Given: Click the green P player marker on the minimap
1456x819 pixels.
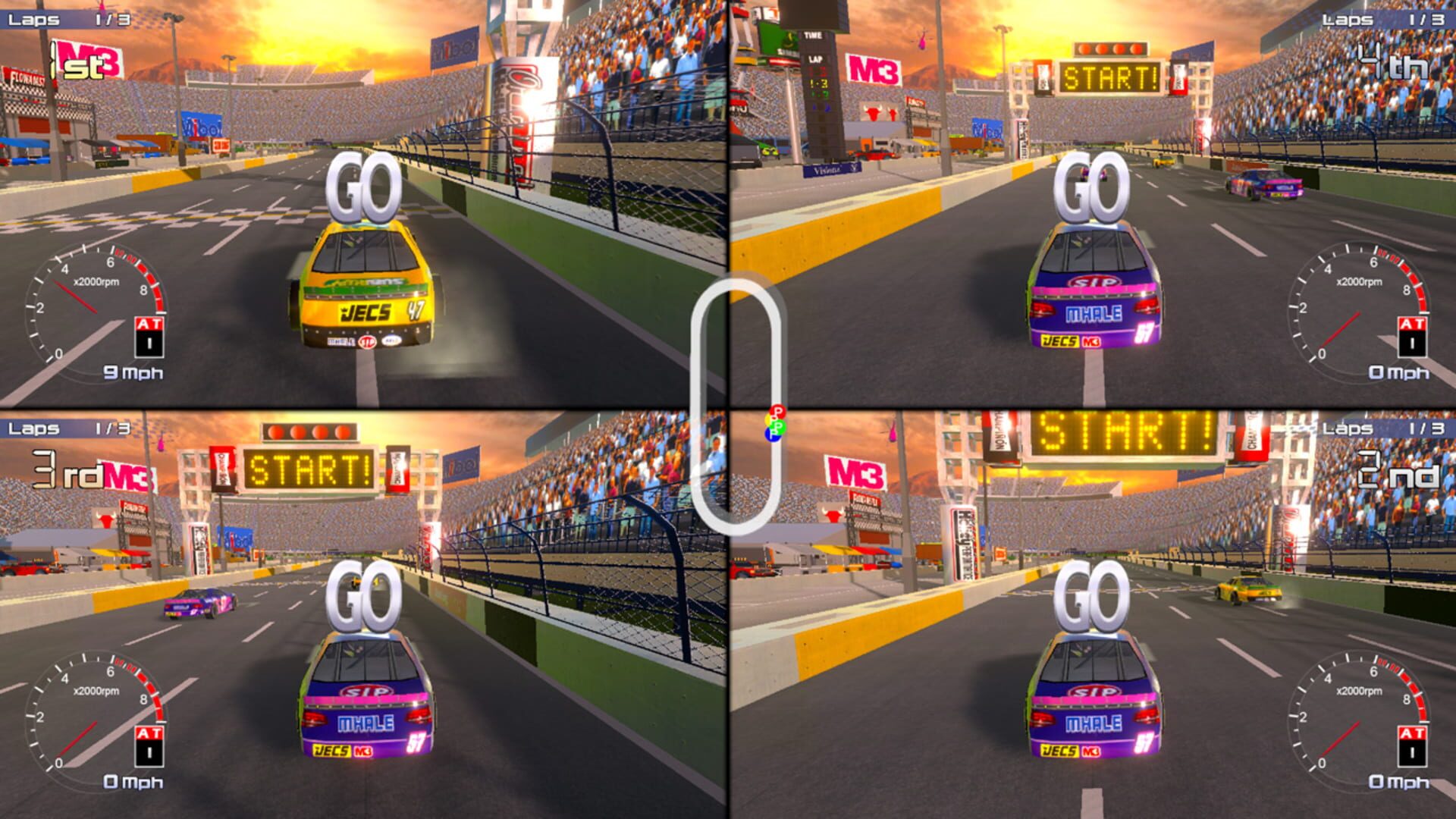Looking at the screenshot, I should 778,428.
